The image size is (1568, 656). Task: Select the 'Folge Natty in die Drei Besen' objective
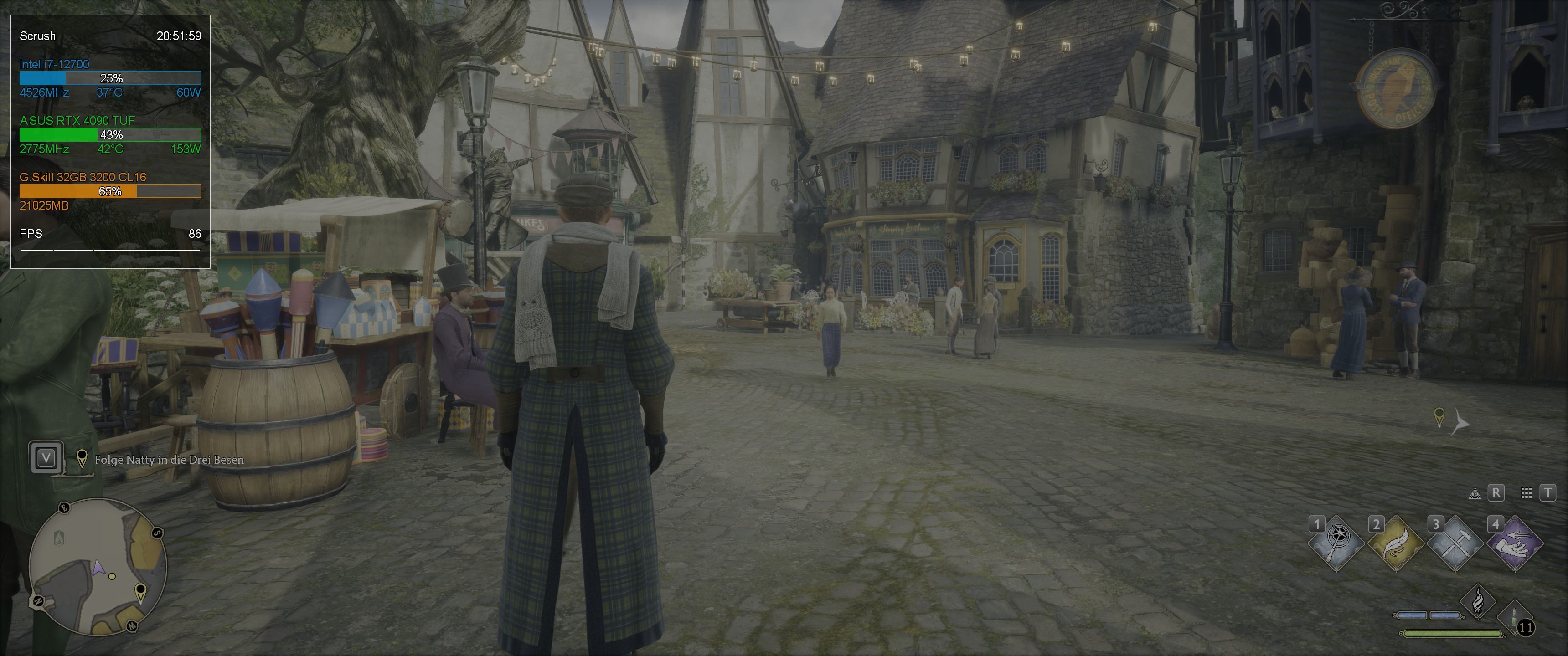pyautogui.click(x=169, y=460)
